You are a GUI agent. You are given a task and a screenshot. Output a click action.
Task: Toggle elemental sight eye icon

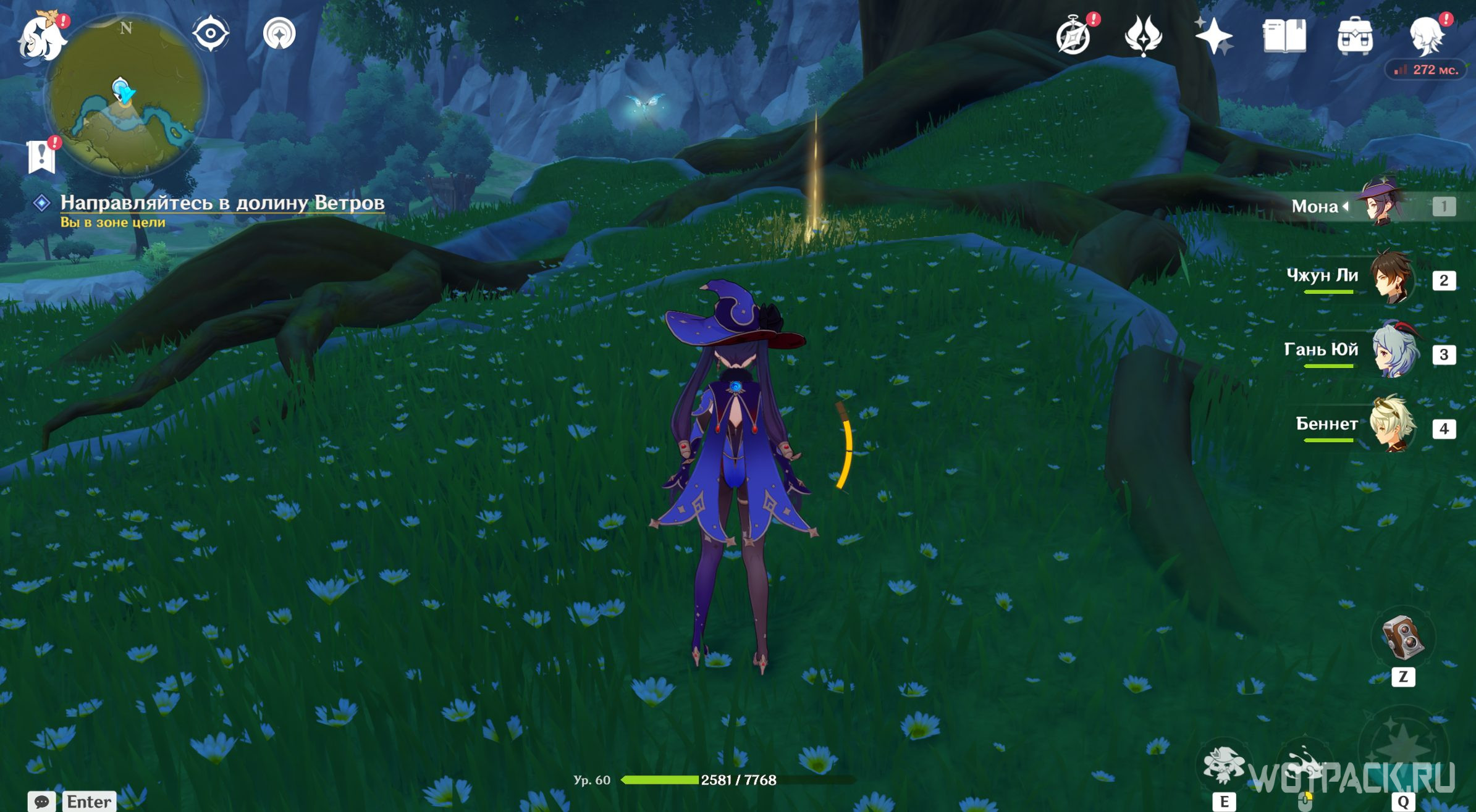click(211, 33)
